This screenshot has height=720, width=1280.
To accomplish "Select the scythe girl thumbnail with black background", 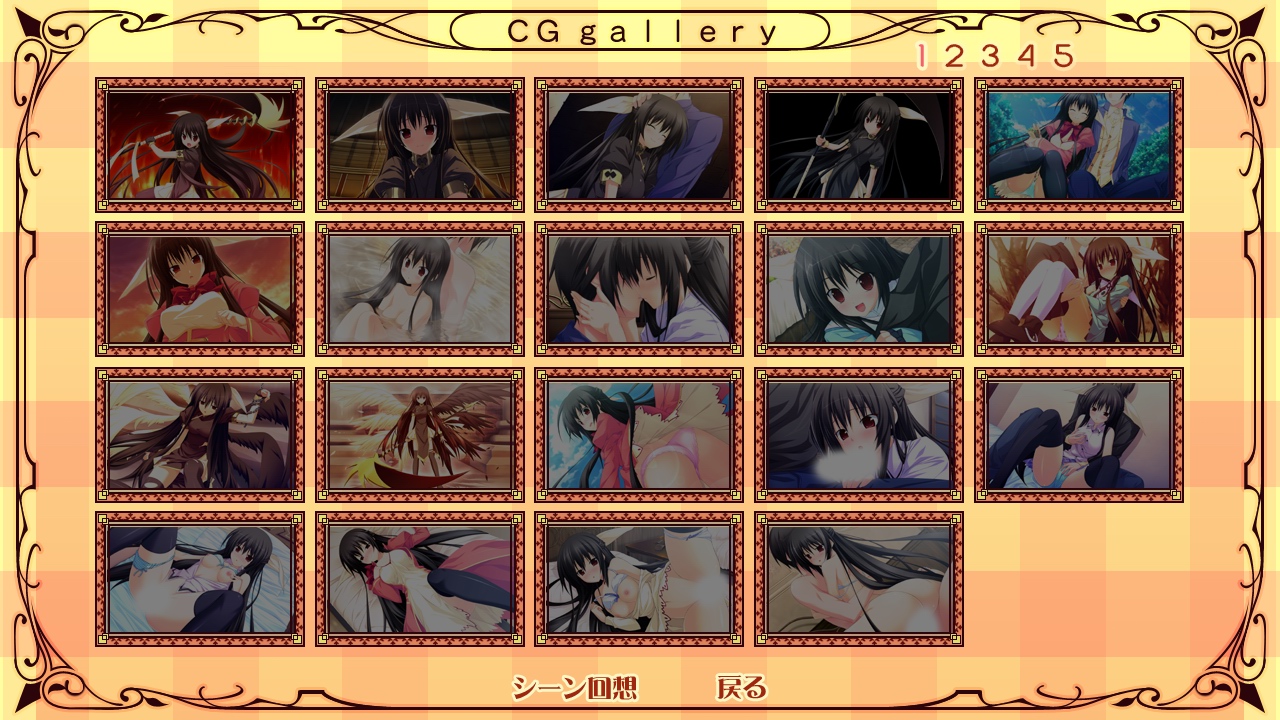I will 859,145.
